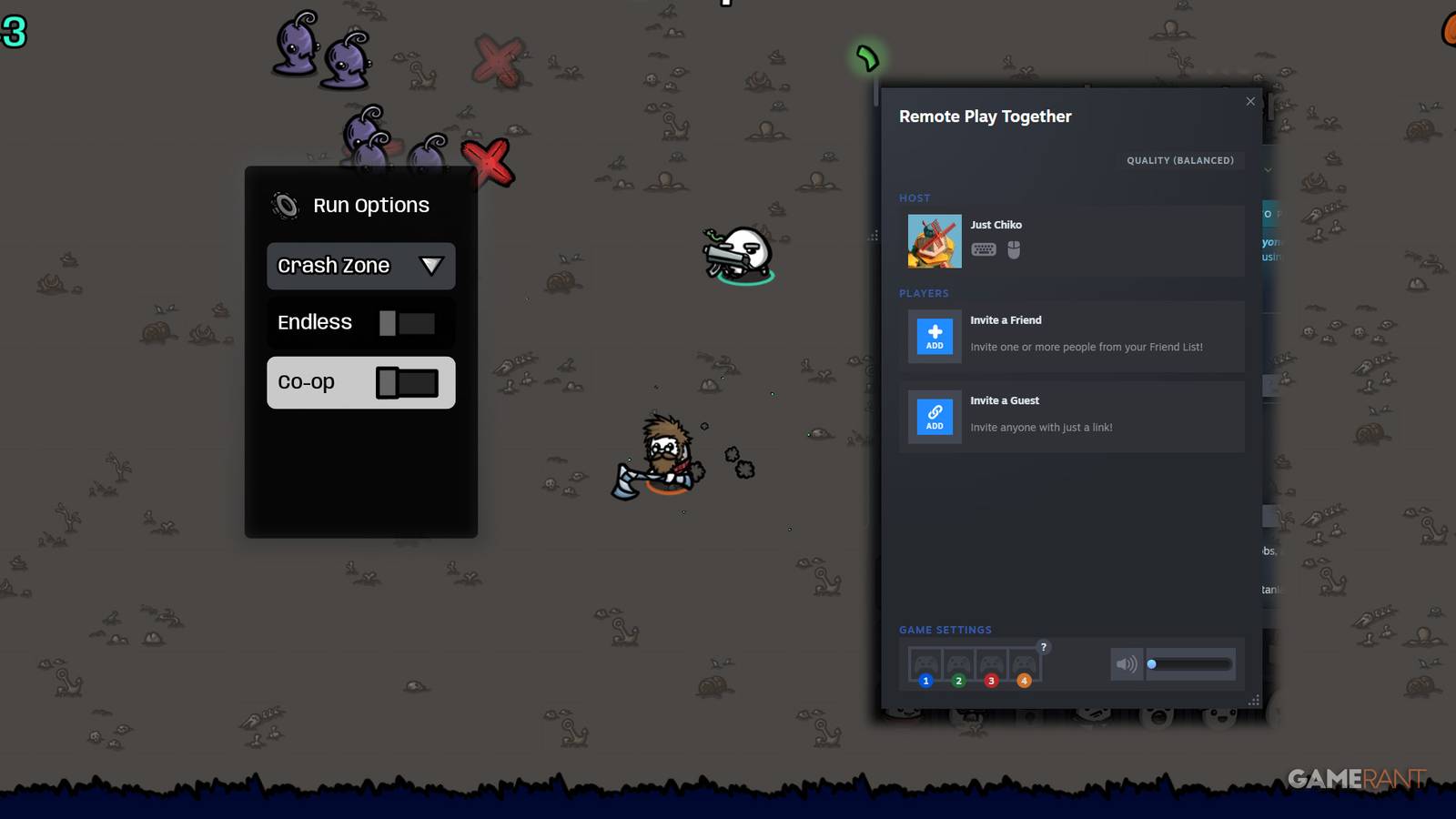Click Invite a Guest entry
The image size is (1456, 819).
(x=1074, y=417)
